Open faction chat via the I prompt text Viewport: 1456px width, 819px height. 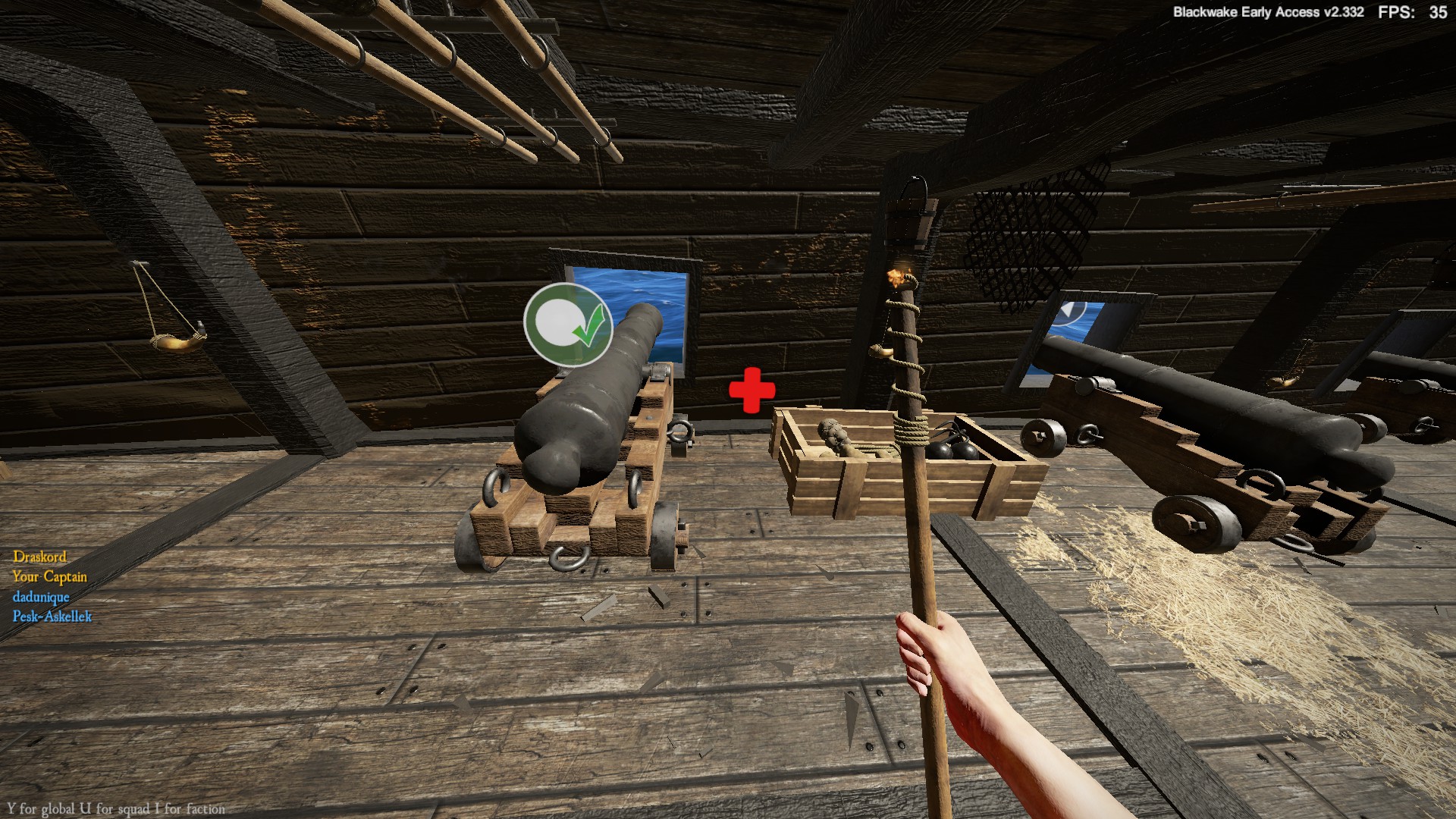click(x=187, y=809)
